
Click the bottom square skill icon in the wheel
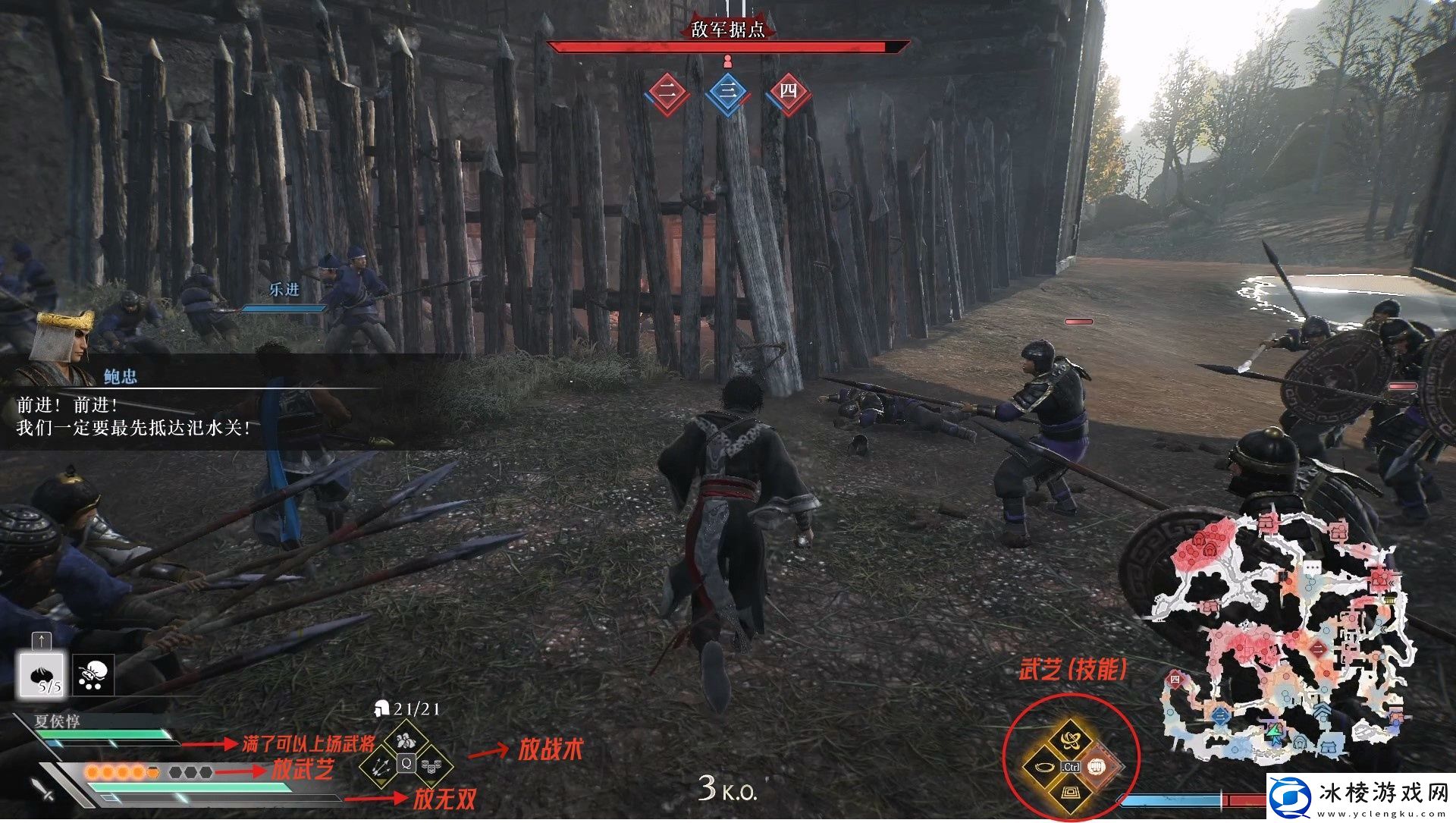[x=1071, y=793]
